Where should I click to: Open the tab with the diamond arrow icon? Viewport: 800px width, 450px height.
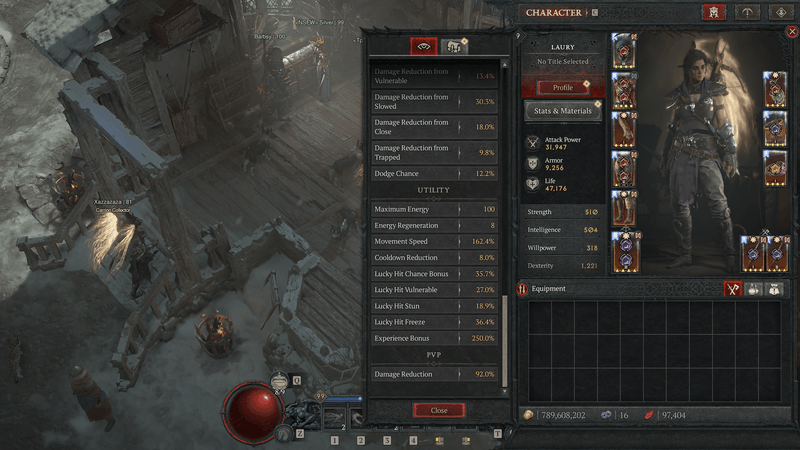click(x=781, y=13)
